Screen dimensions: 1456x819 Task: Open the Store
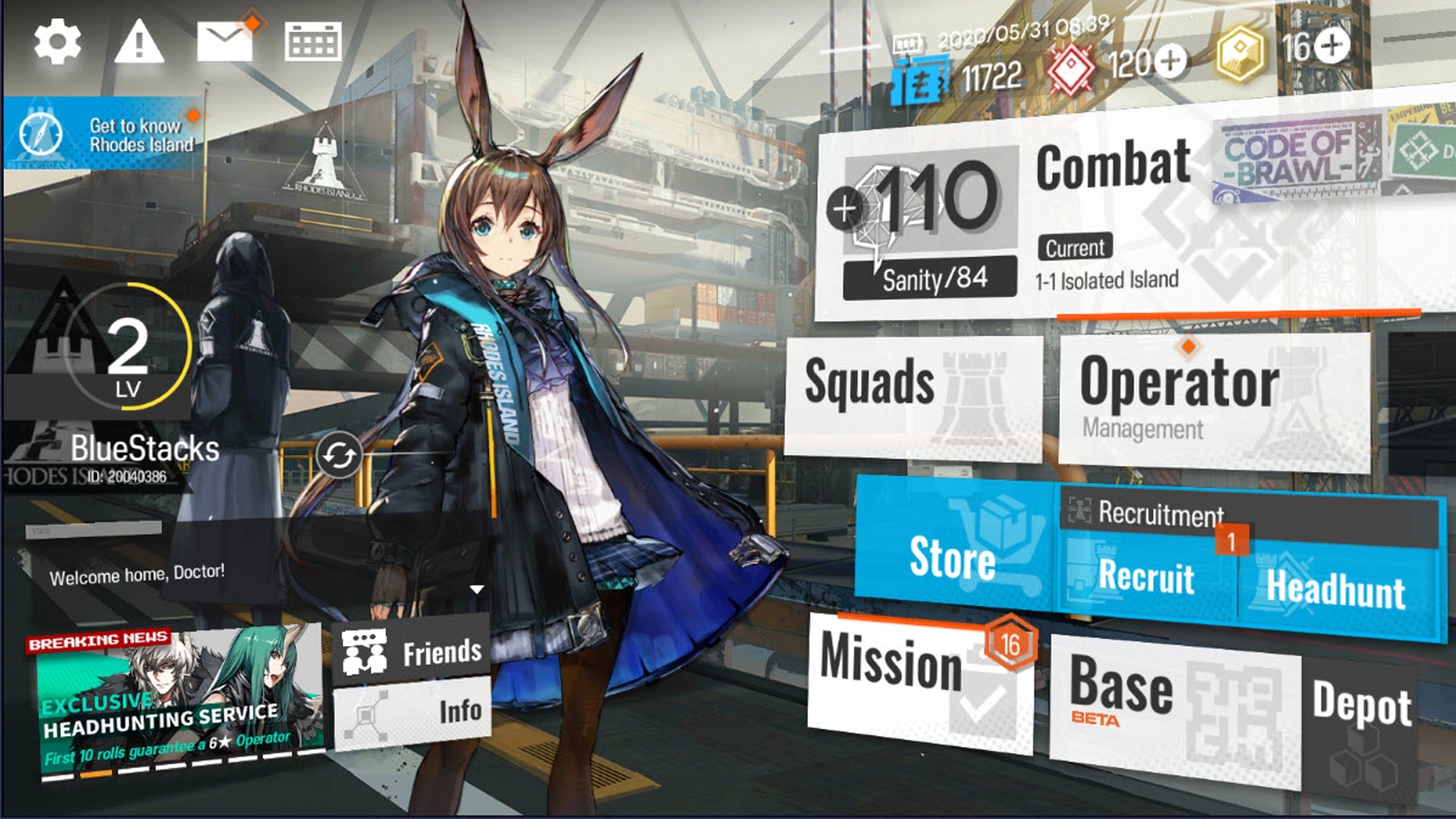[x=951, y=560]
